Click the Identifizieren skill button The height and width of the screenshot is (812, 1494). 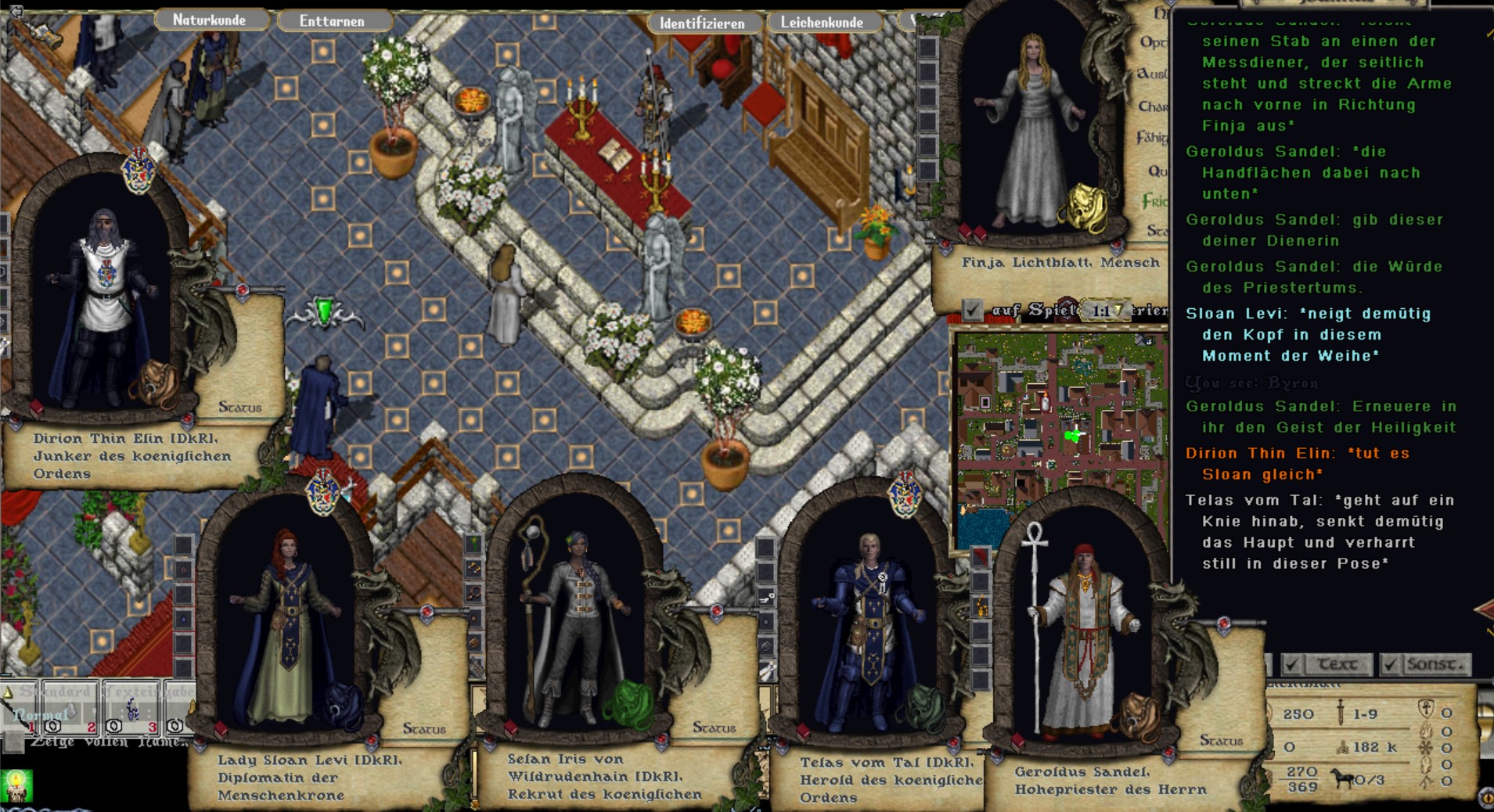[702, 23]
